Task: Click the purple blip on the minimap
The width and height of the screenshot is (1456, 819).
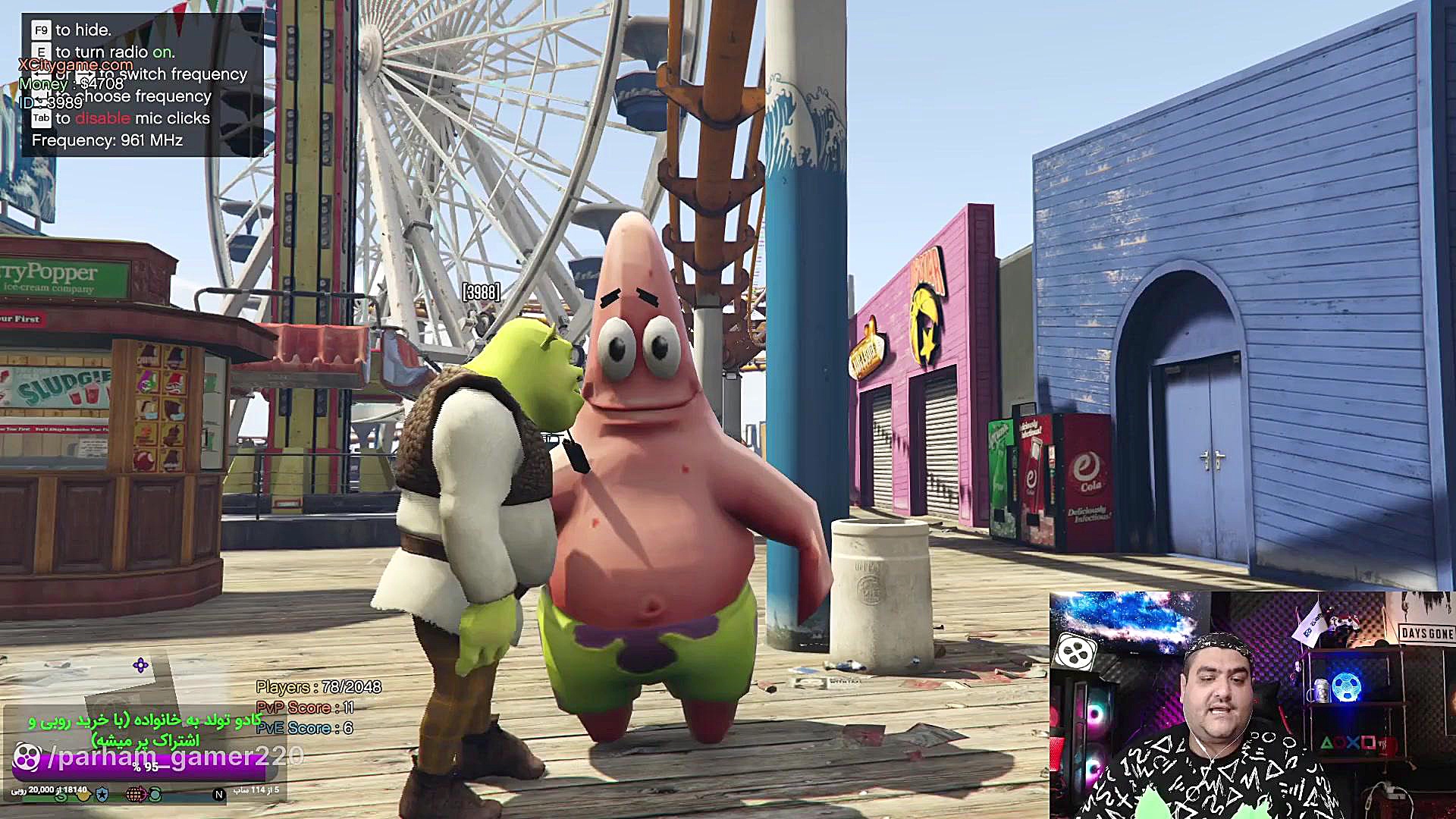Action: 140,666
